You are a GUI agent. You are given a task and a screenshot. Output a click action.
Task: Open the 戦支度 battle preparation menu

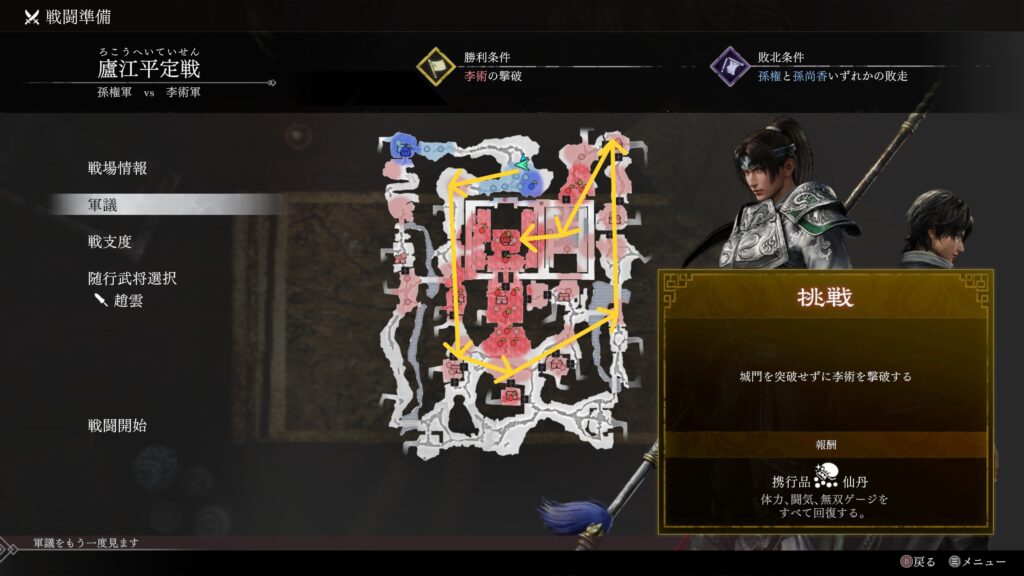click(x=110, y=241)
